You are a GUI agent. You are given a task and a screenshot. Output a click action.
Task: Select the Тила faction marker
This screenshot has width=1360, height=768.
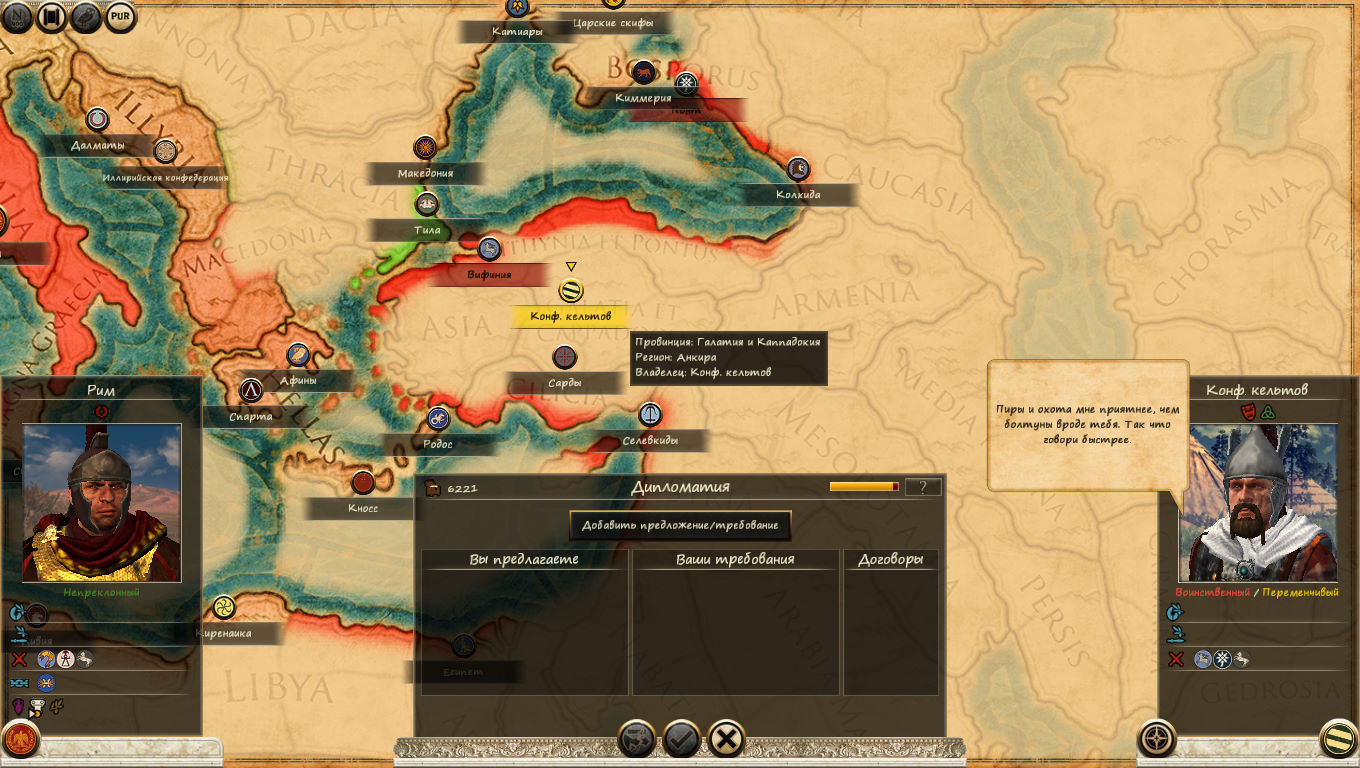pos(427,205)
